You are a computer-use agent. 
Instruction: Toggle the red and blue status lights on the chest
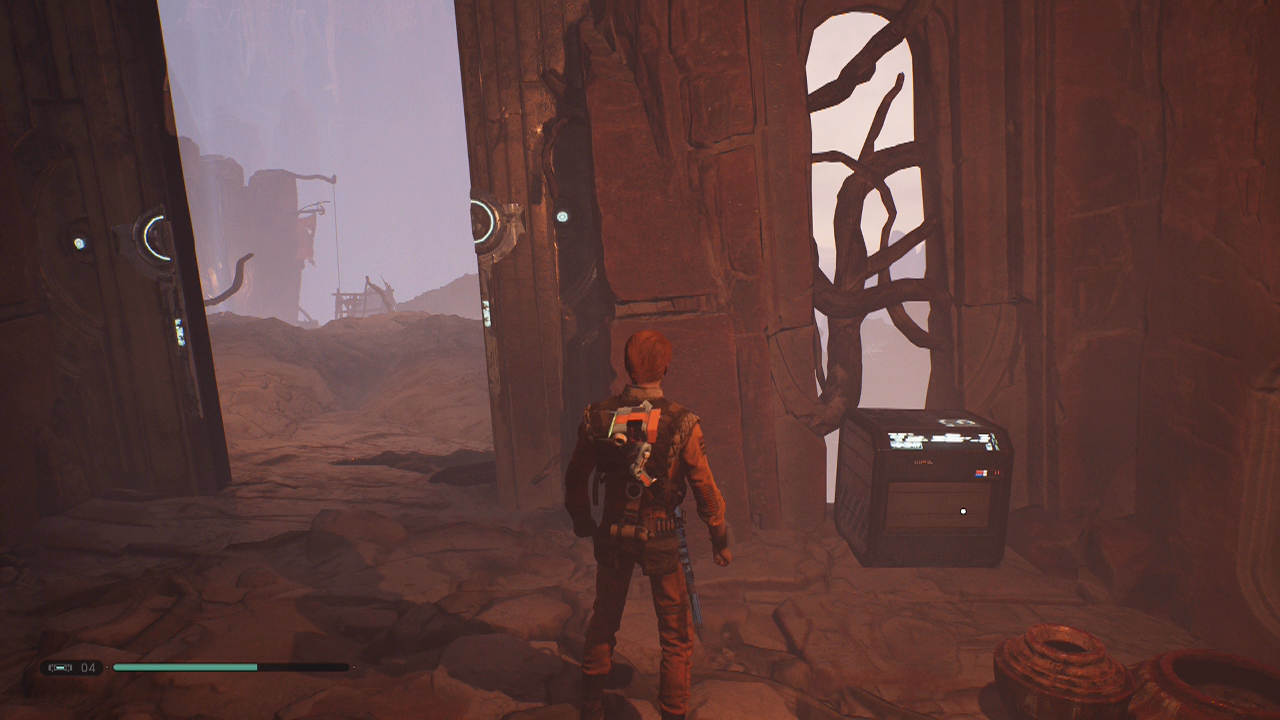[982, 472]
